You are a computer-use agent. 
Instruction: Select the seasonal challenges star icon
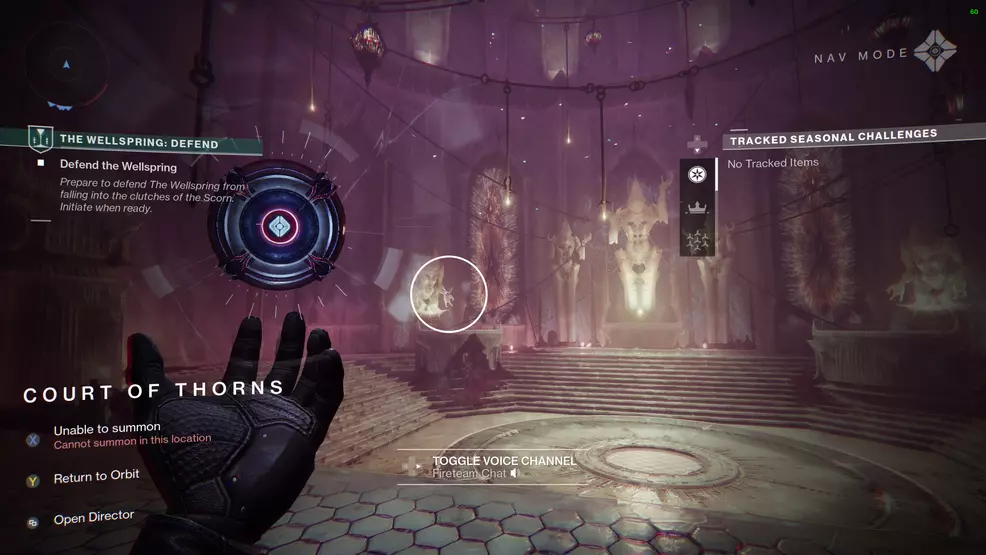coord(697,175)
